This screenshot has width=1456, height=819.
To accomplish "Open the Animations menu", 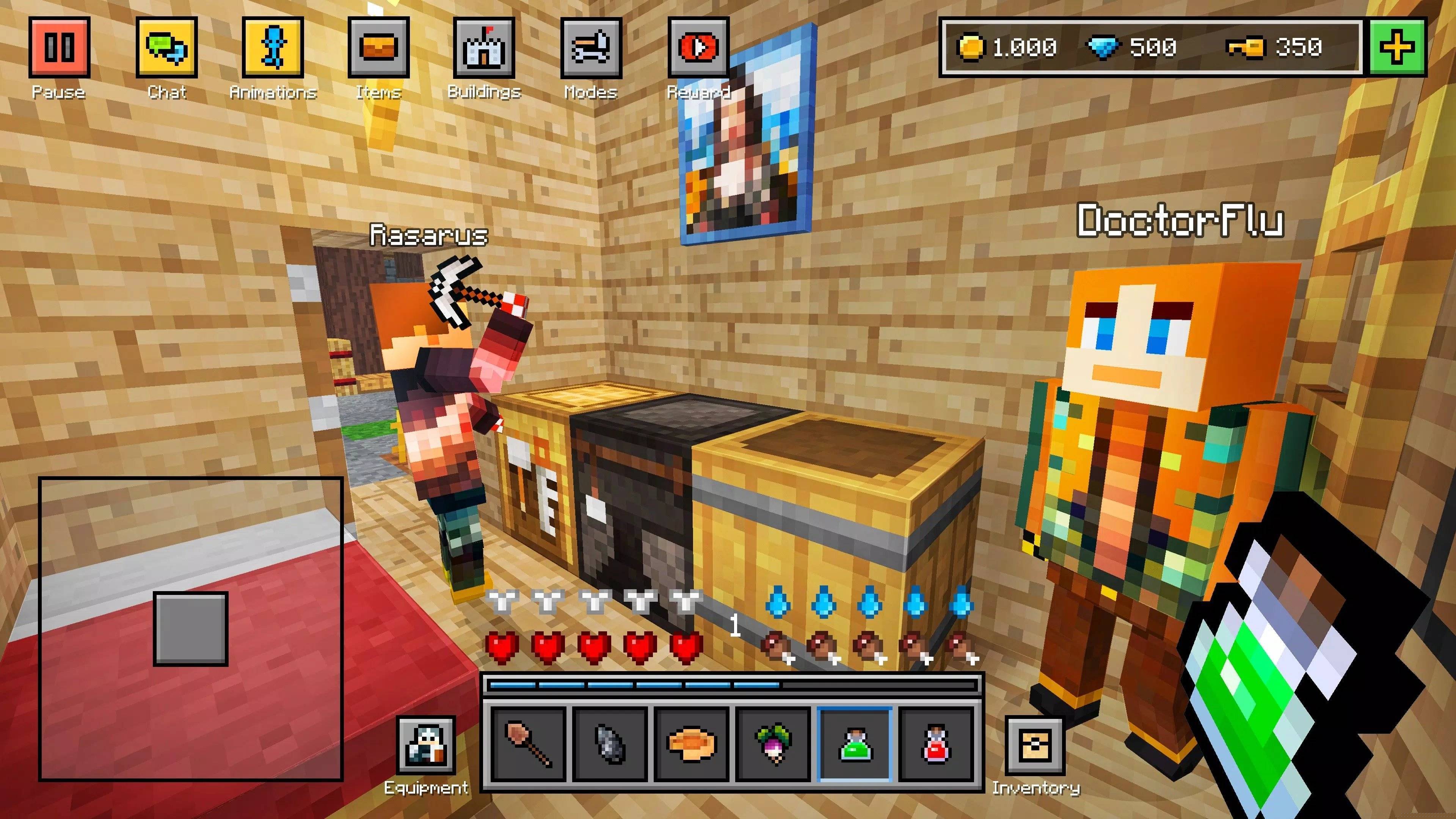I will pos(273,47).
